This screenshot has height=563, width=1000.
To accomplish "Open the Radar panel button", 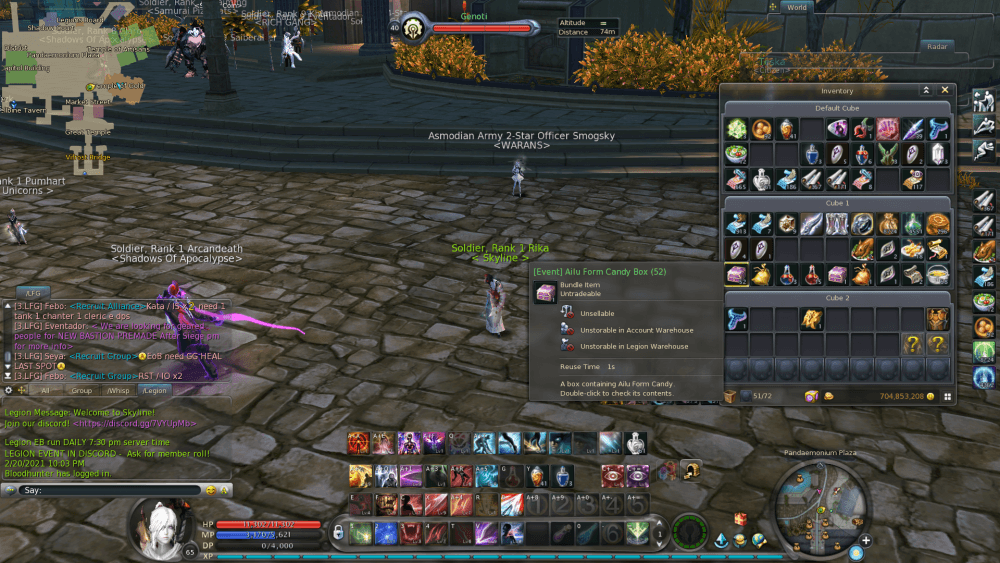I will click(x=937, y=46).
